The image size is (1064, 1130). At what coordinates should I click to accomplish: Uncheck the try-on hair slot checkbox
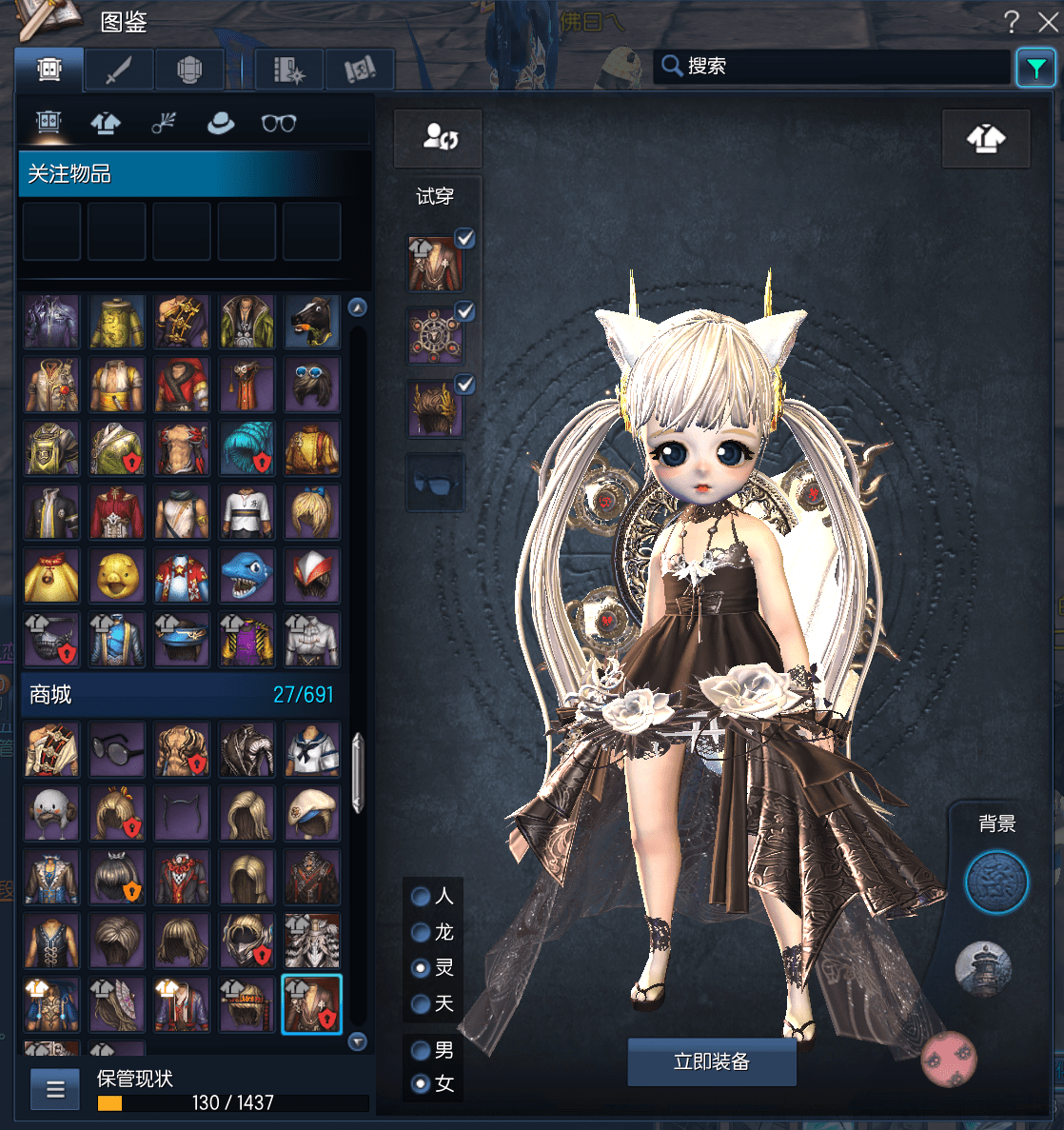[464, 385]
